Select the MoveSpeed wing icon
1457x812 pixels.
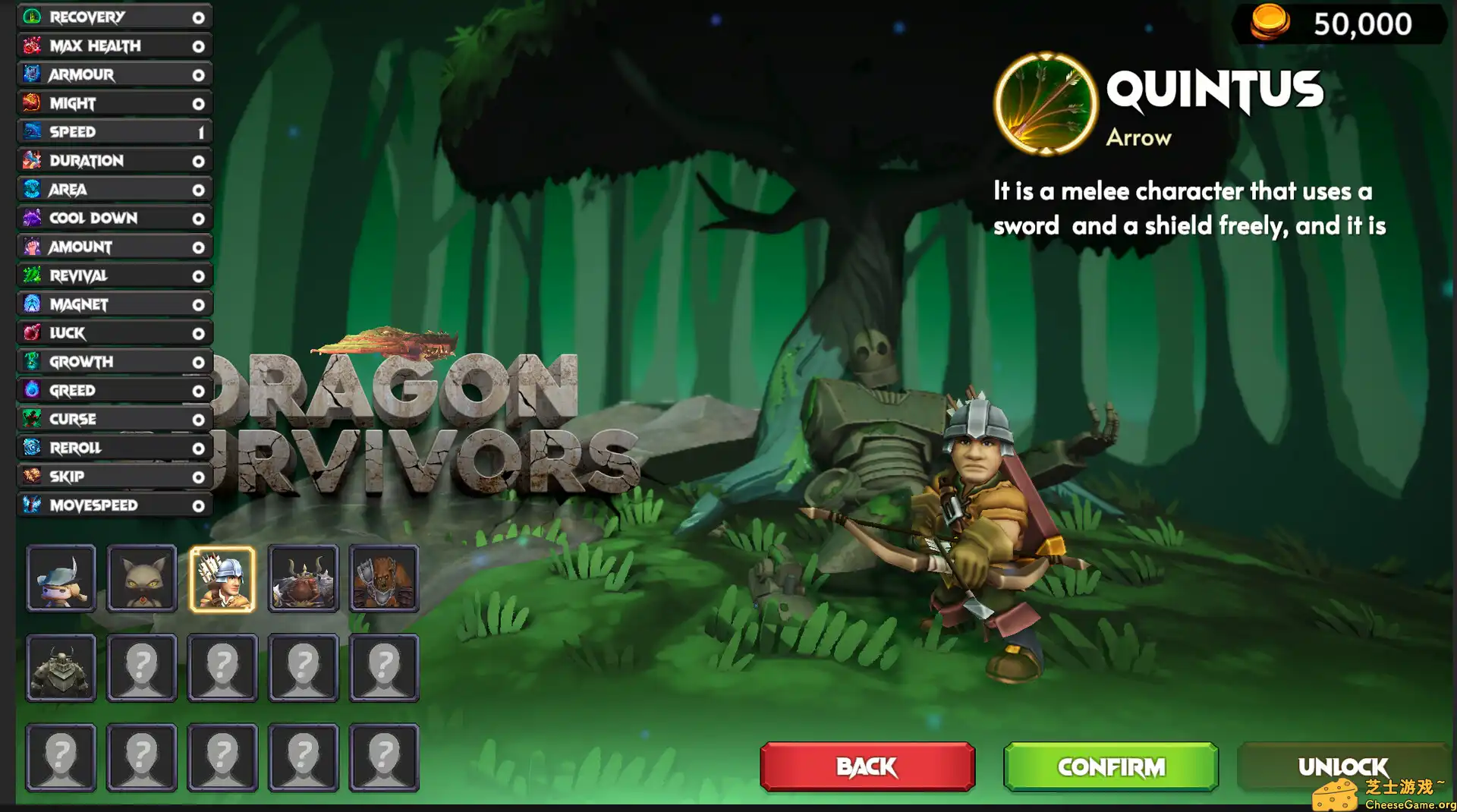click(30, 505)
